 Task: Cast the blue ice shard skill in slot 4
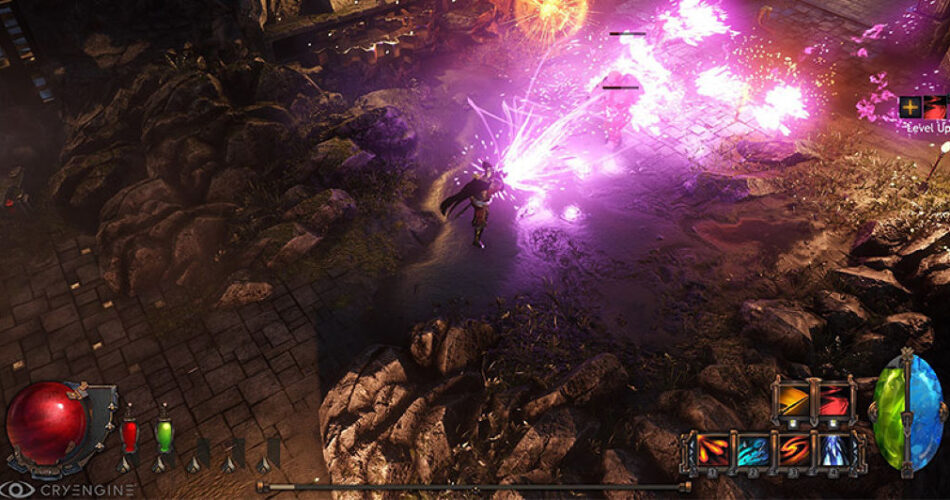[x=835, y=452]
